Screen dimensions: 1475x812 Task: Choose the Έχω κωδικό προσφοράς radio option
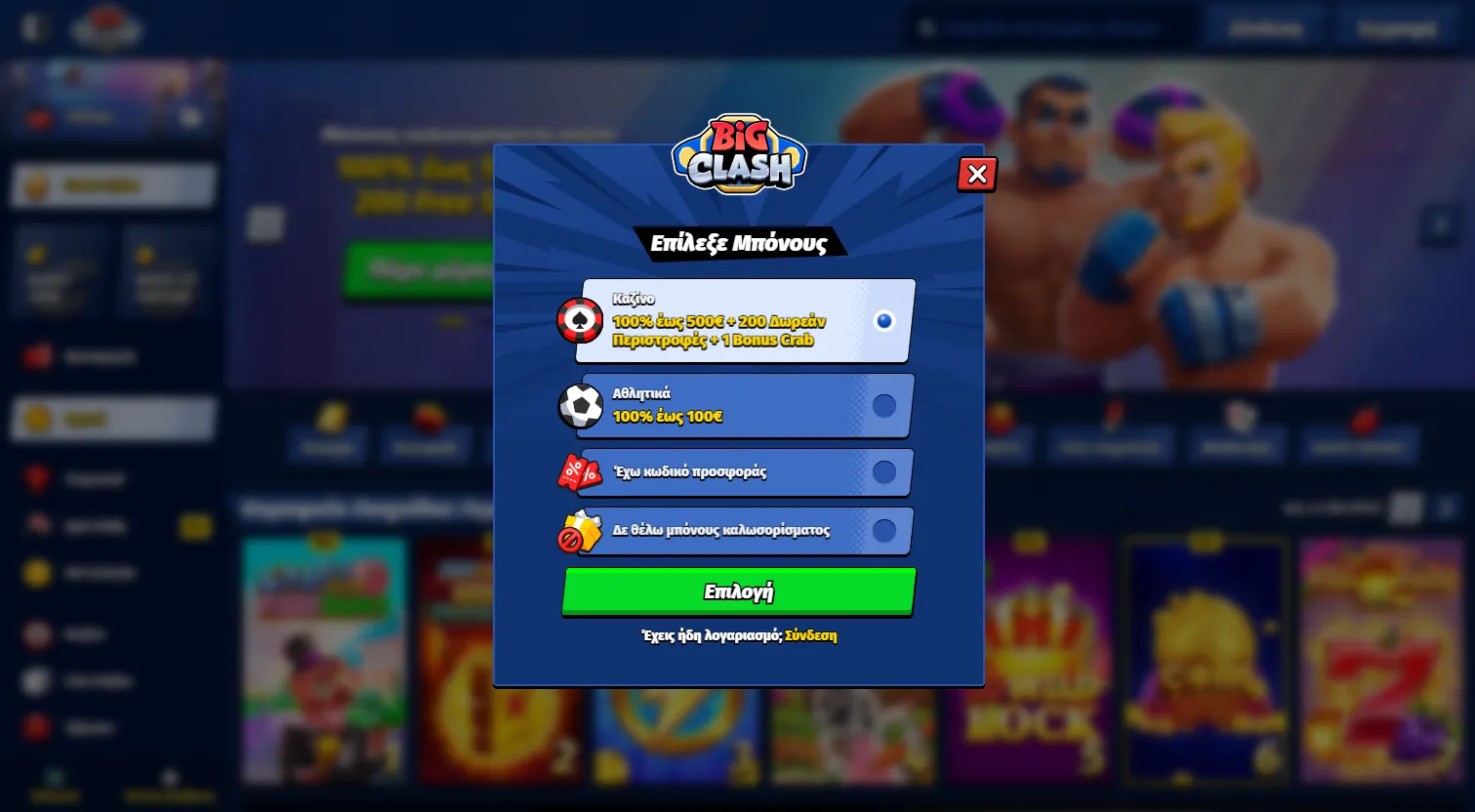tap(884, 472)
